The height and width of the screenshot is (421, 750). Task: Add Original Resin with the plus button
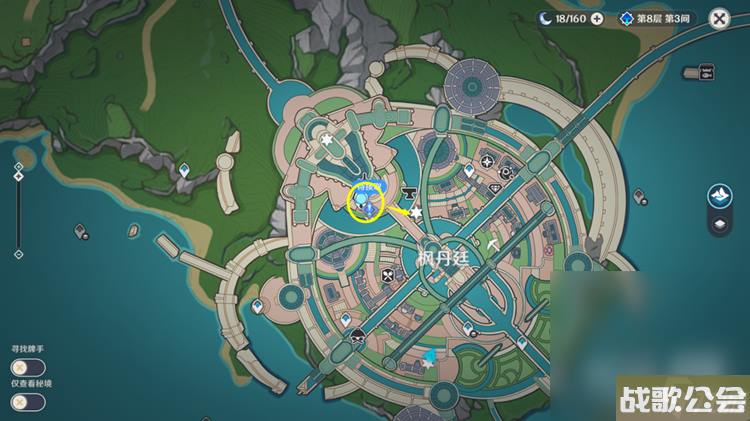click(x=597, y=18)
